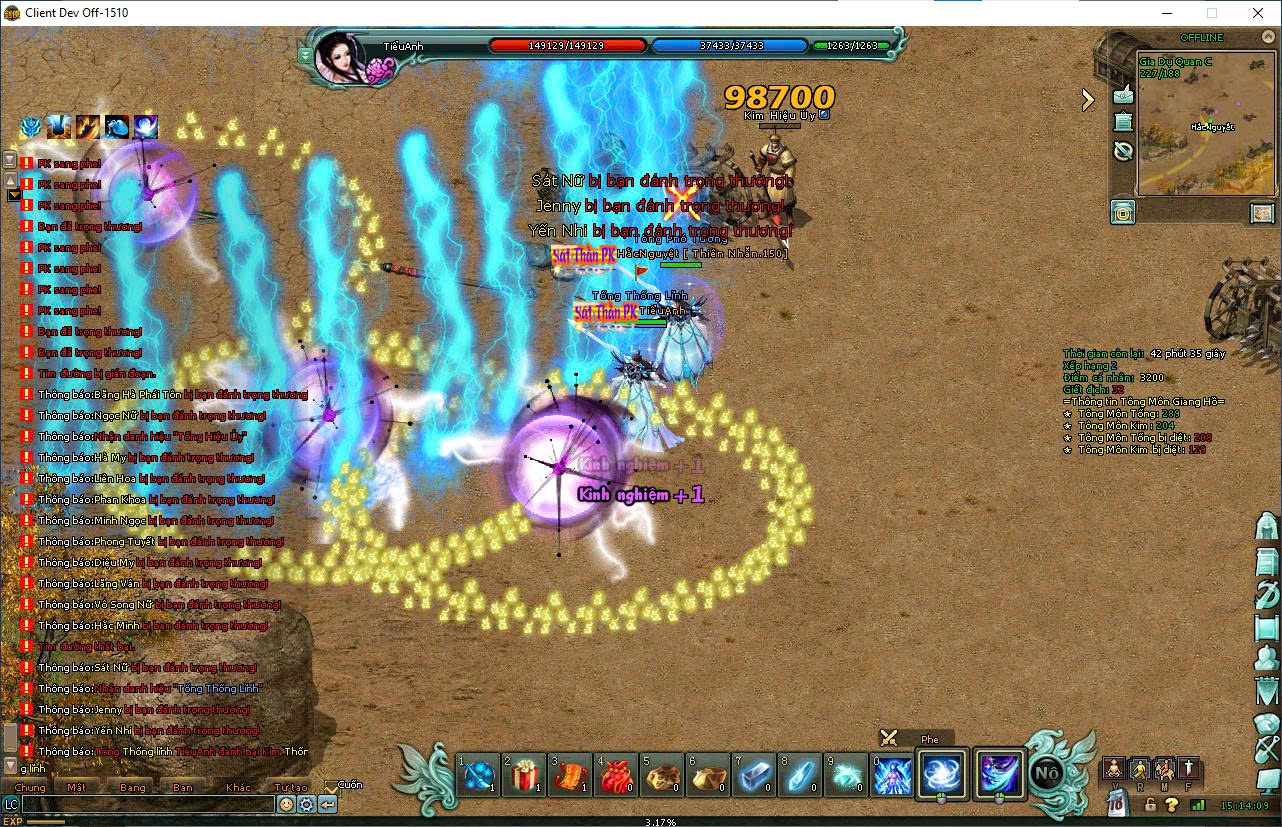1282x827 pixels.
Task: Click the round Nộ rage button
Action: click(x=1047, y=773)
